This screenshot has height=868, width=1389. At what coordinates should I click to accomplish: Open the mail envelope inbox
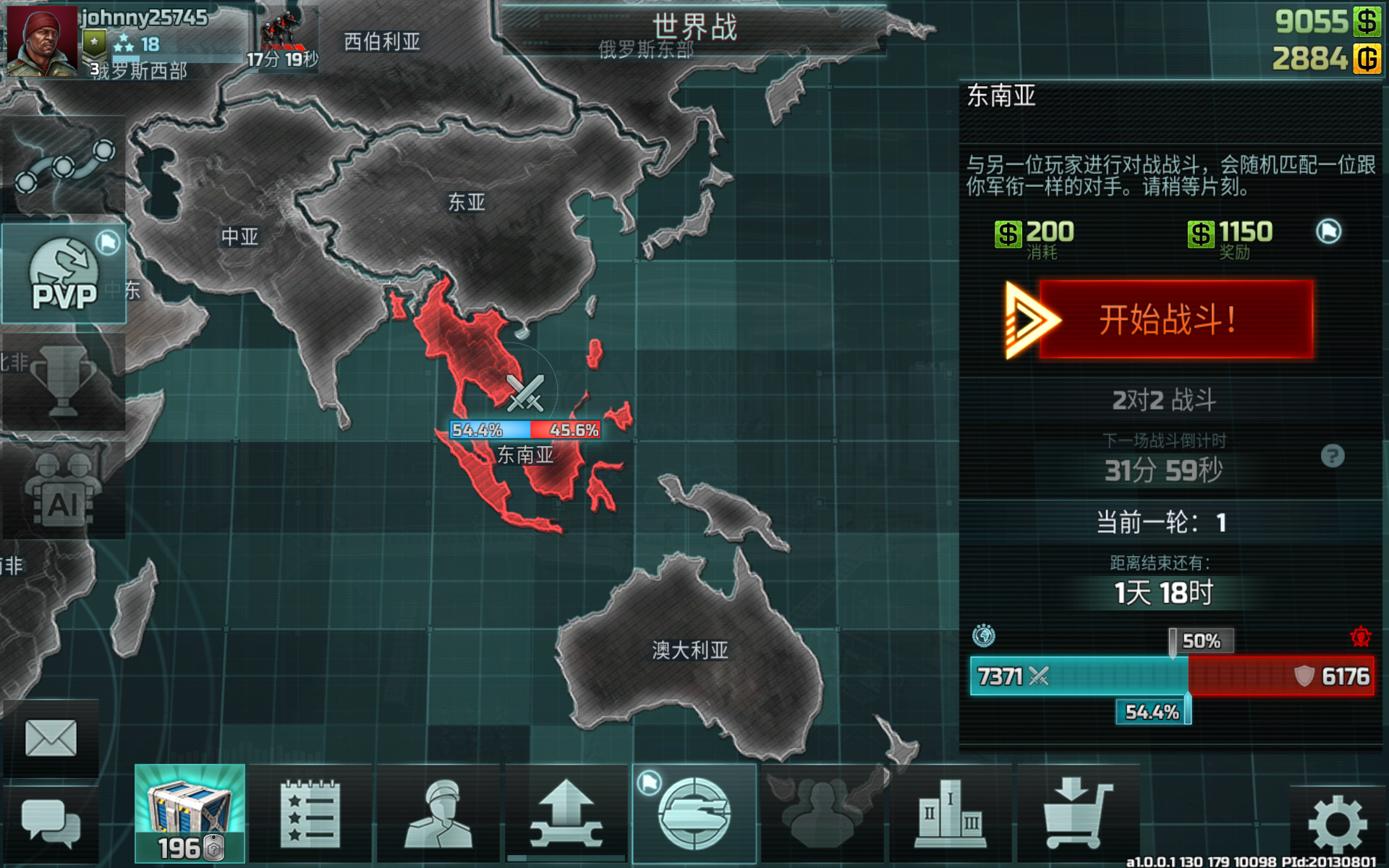(x=51, y=738)
